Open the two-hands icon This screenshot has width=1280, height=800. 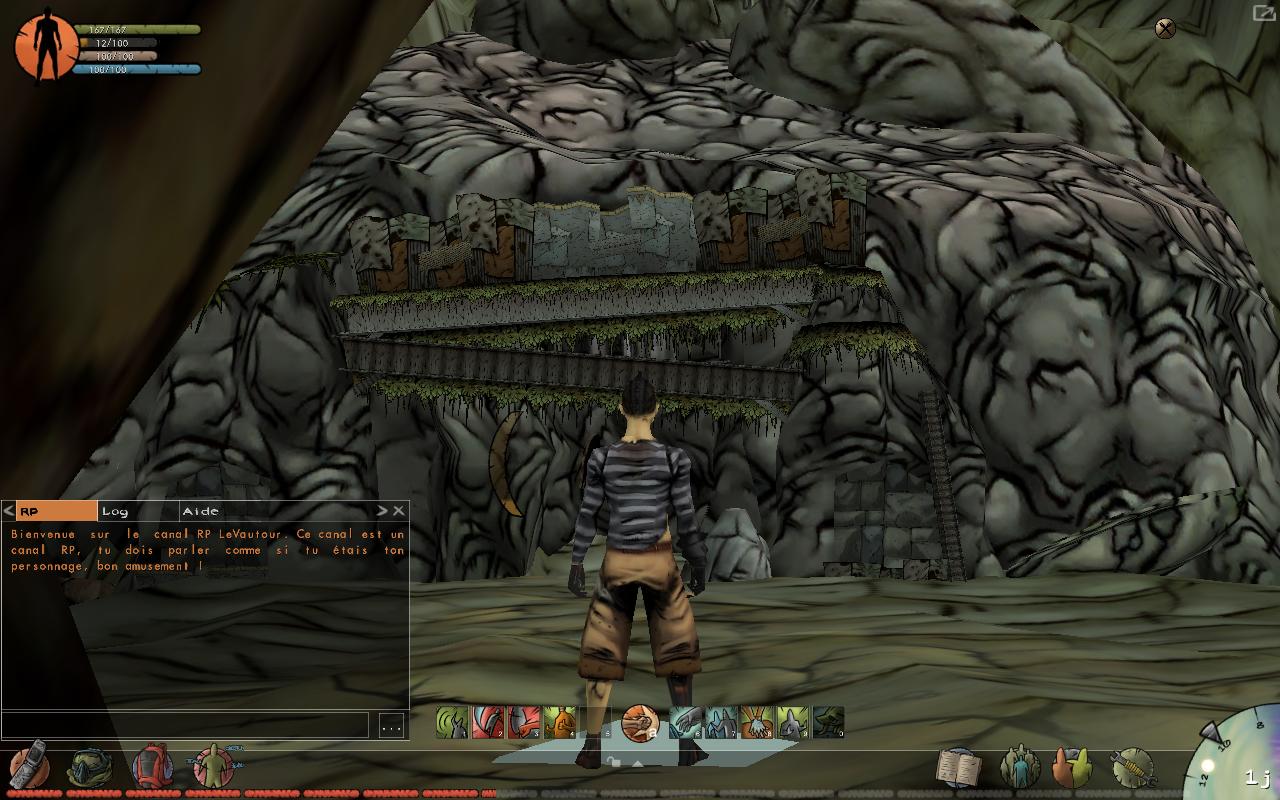coord(1072,767)
